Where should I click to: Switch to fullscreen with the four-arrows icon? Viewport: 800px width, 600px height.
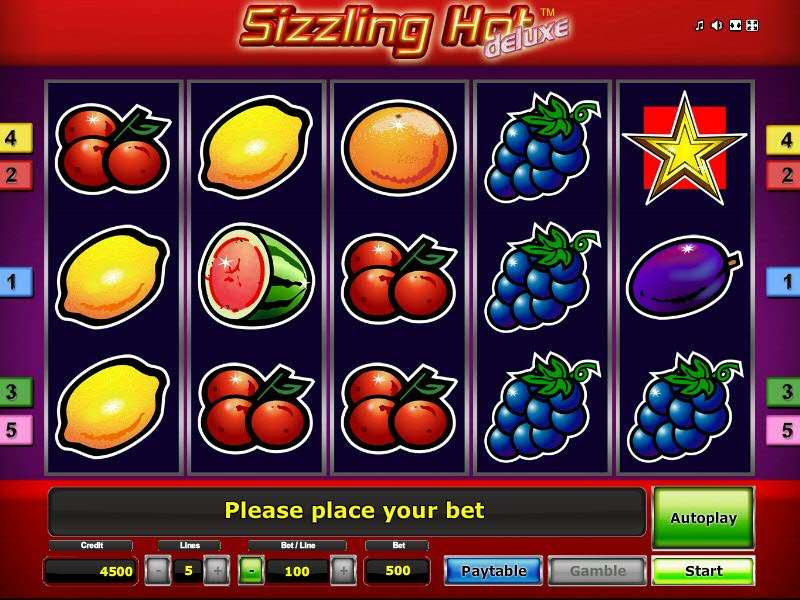(x=753, y=25)
